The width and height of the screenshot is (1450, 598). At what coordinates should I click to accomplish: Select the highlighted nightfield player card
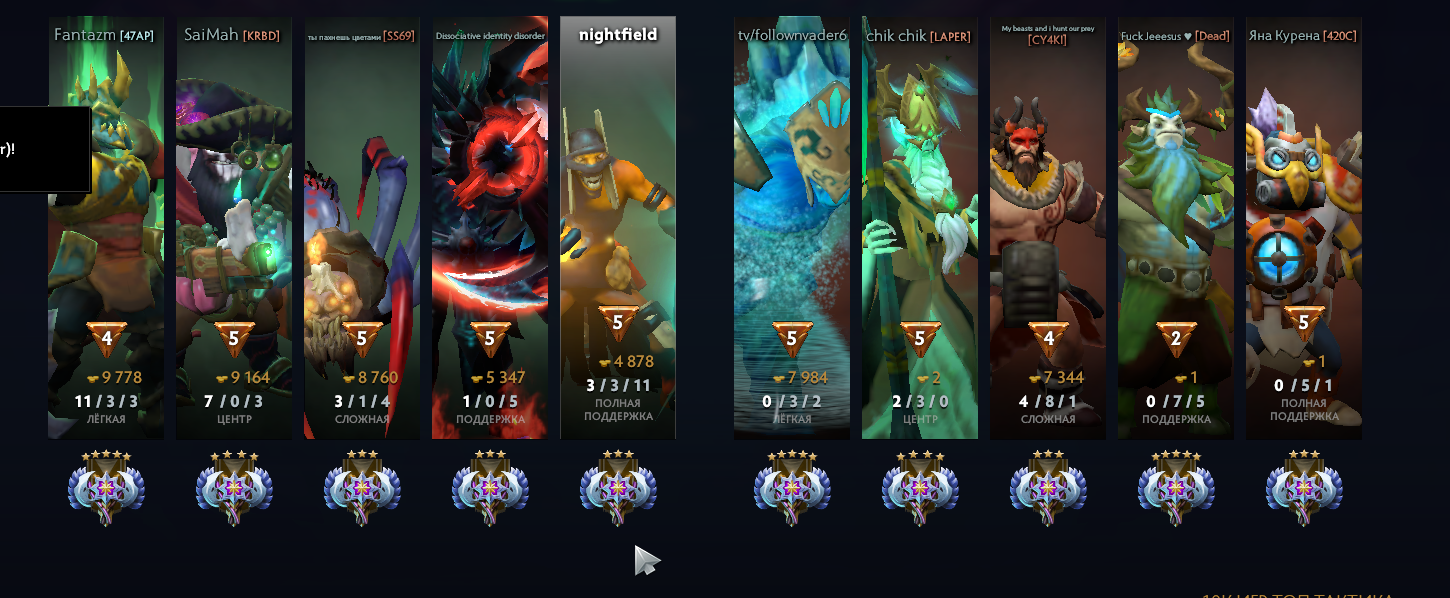[618, 230]
